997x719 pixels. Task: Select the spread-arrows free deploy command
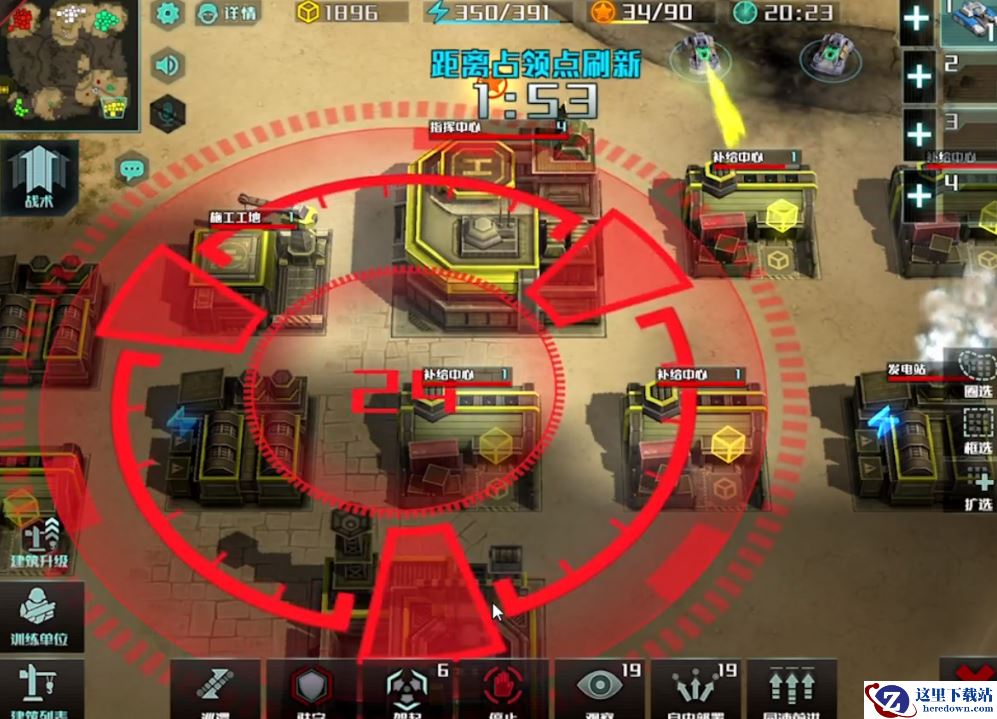695,688
